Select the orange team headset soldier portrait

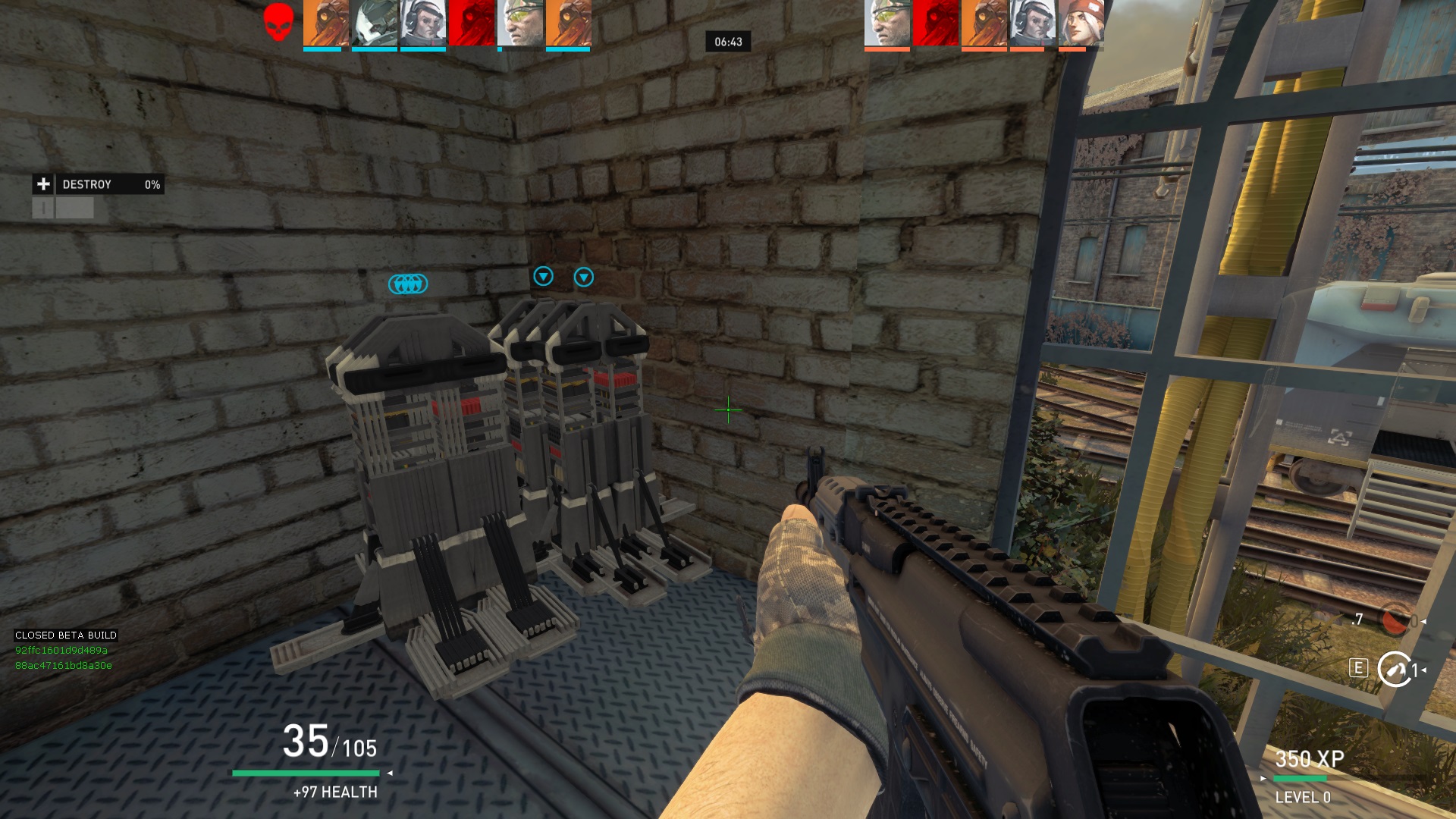point(1033,24)
